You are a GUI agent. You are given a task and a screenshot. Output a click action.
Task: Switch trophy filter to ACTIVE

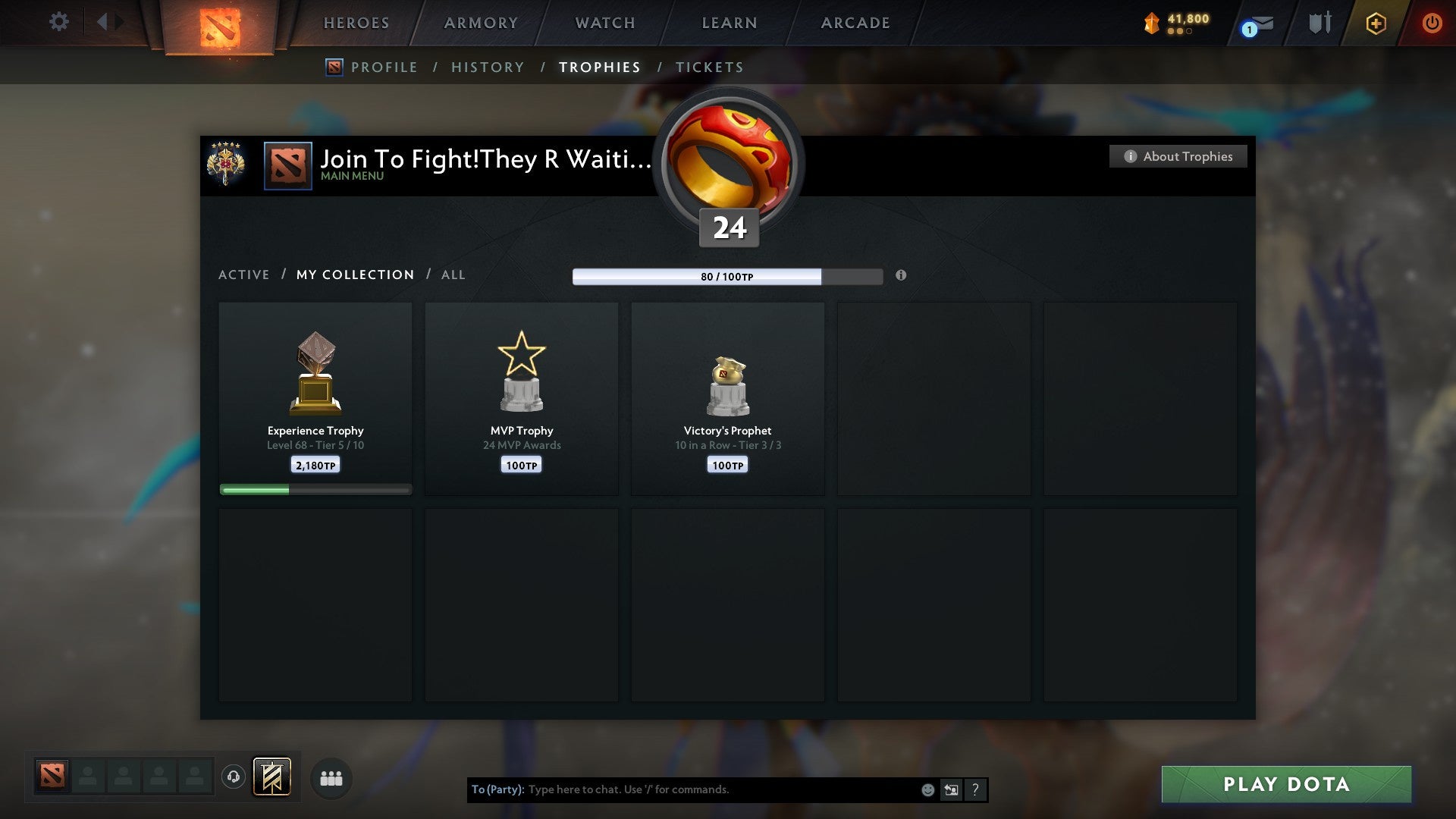[244, 275]
